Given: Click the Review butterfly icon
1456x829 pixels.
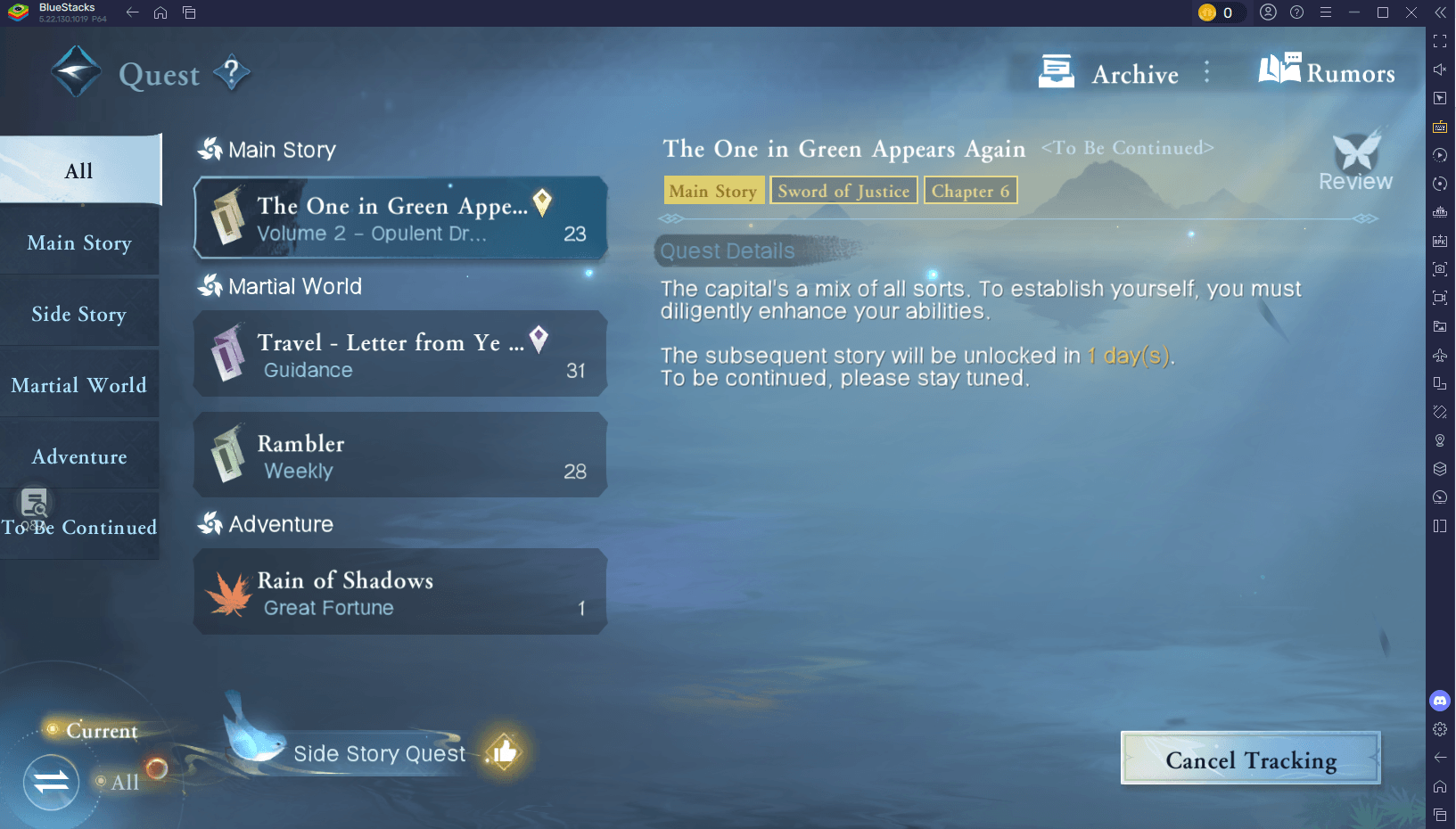Looking at the screenshot, I should pos(1355,153).
